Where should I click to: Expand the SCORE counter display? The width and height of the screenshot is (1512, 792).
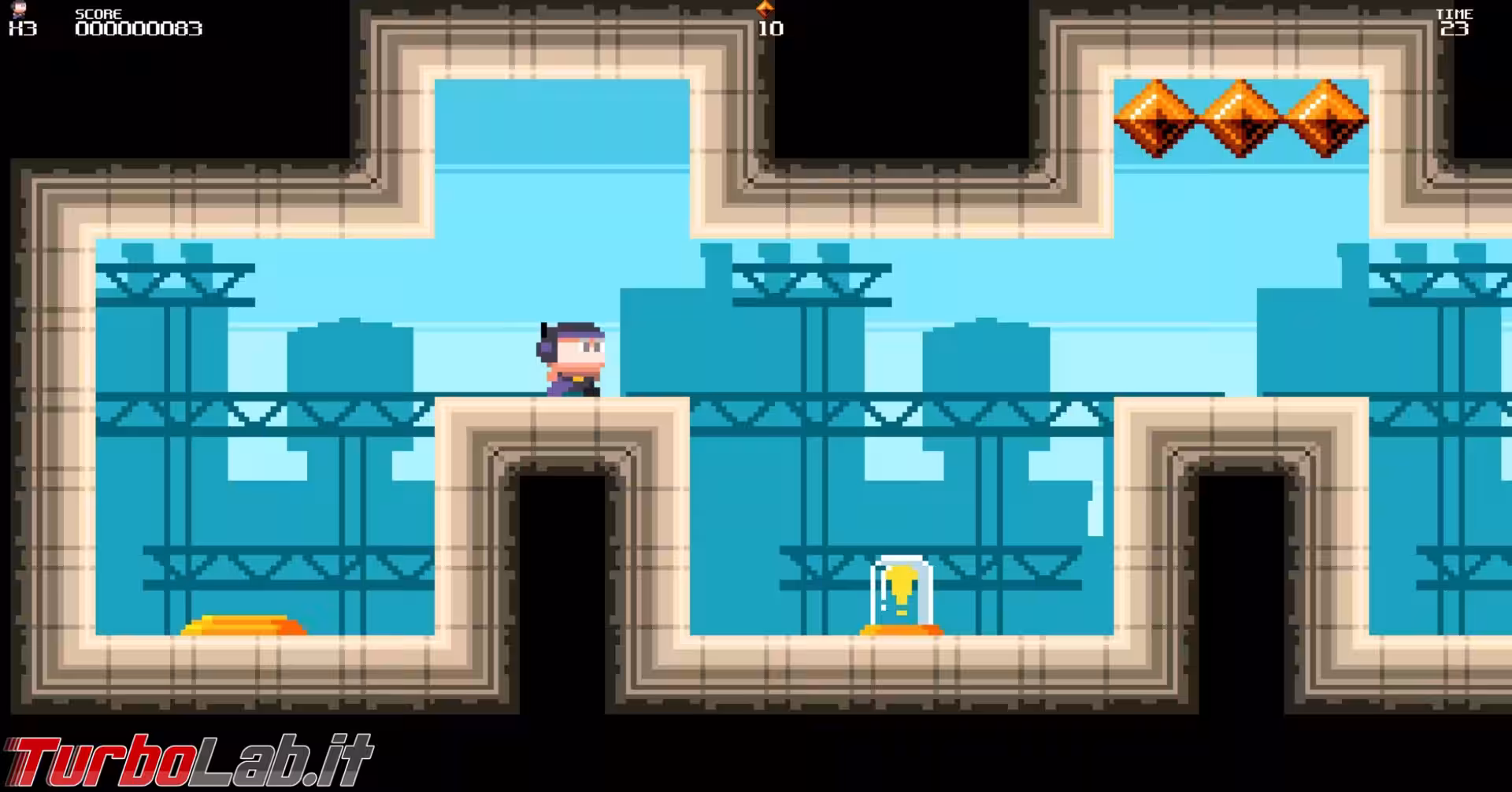coord(138,29)
